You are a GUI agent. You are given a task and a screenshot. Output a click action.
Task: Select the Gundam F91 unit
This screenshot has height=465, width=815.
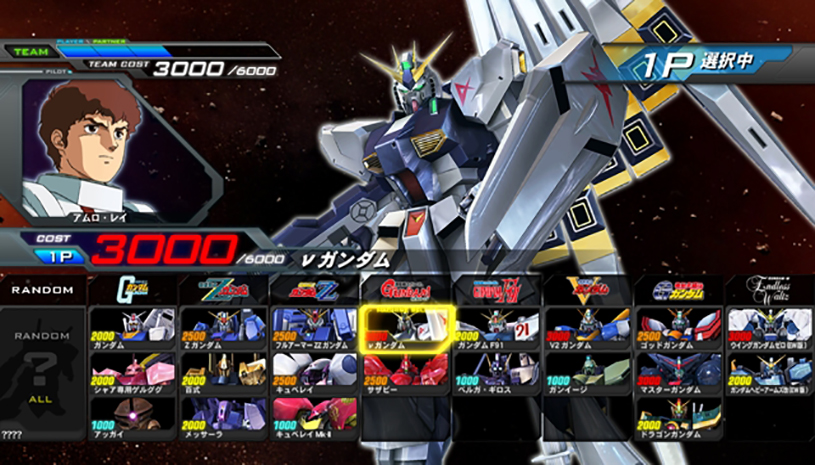point(497,327)
